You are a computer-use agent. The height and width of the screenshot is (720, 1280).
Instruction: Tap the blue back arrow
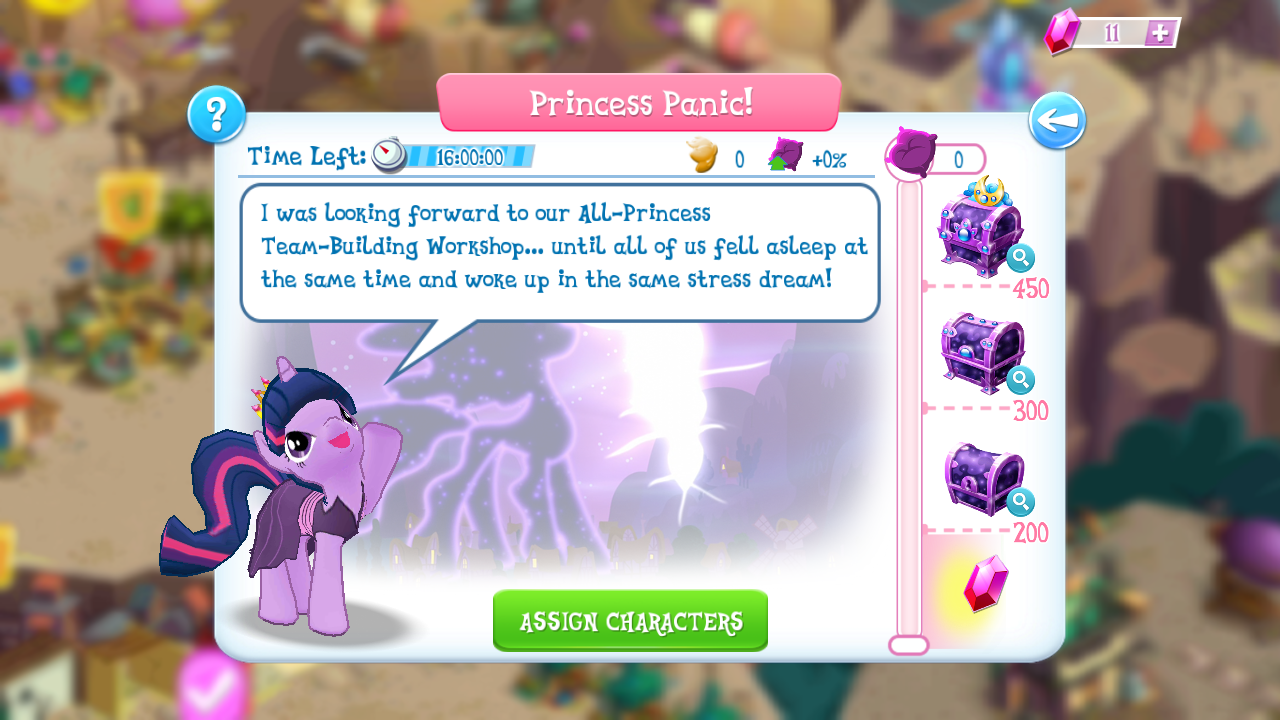pos(1057,118)
